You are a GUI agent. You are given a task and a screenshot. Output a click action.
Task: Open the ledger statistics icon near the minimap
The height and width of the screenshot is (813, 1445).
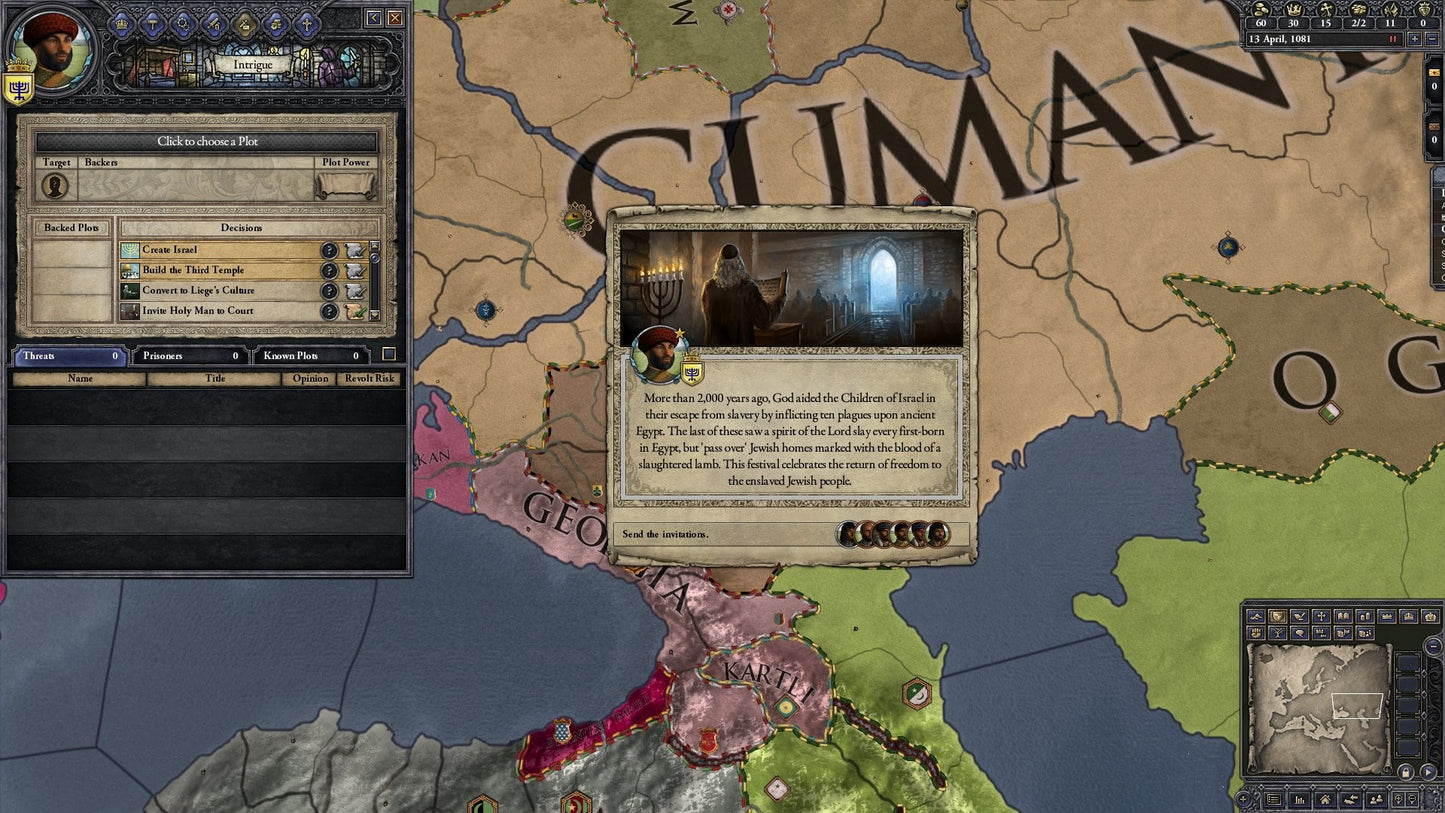1300,799
